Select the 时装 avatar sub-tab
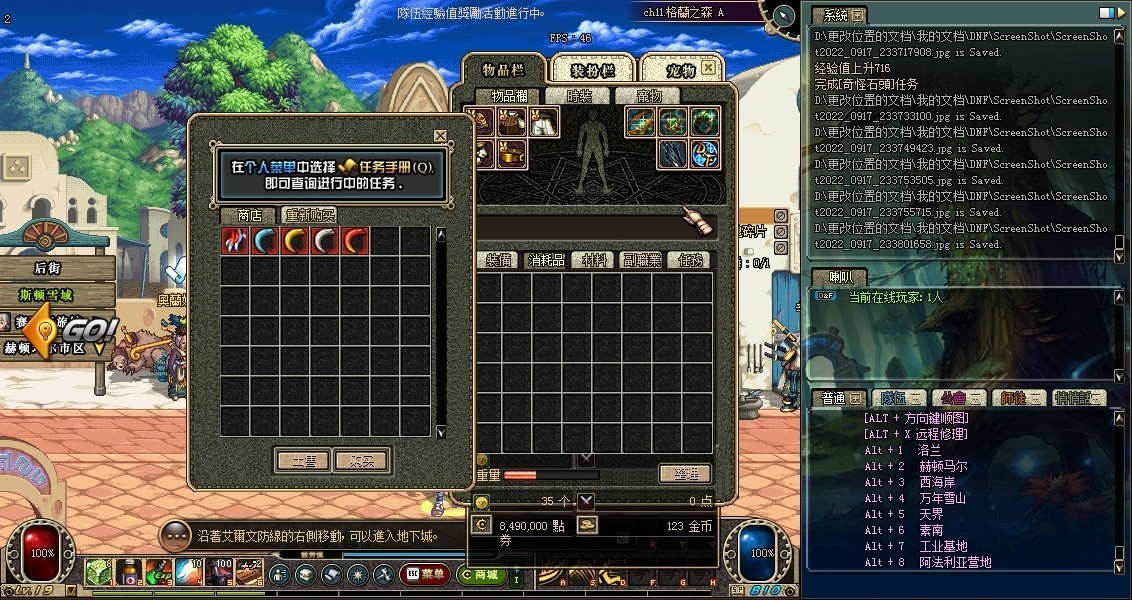The width and height of the screenshot is (1132, 600). 579,96
